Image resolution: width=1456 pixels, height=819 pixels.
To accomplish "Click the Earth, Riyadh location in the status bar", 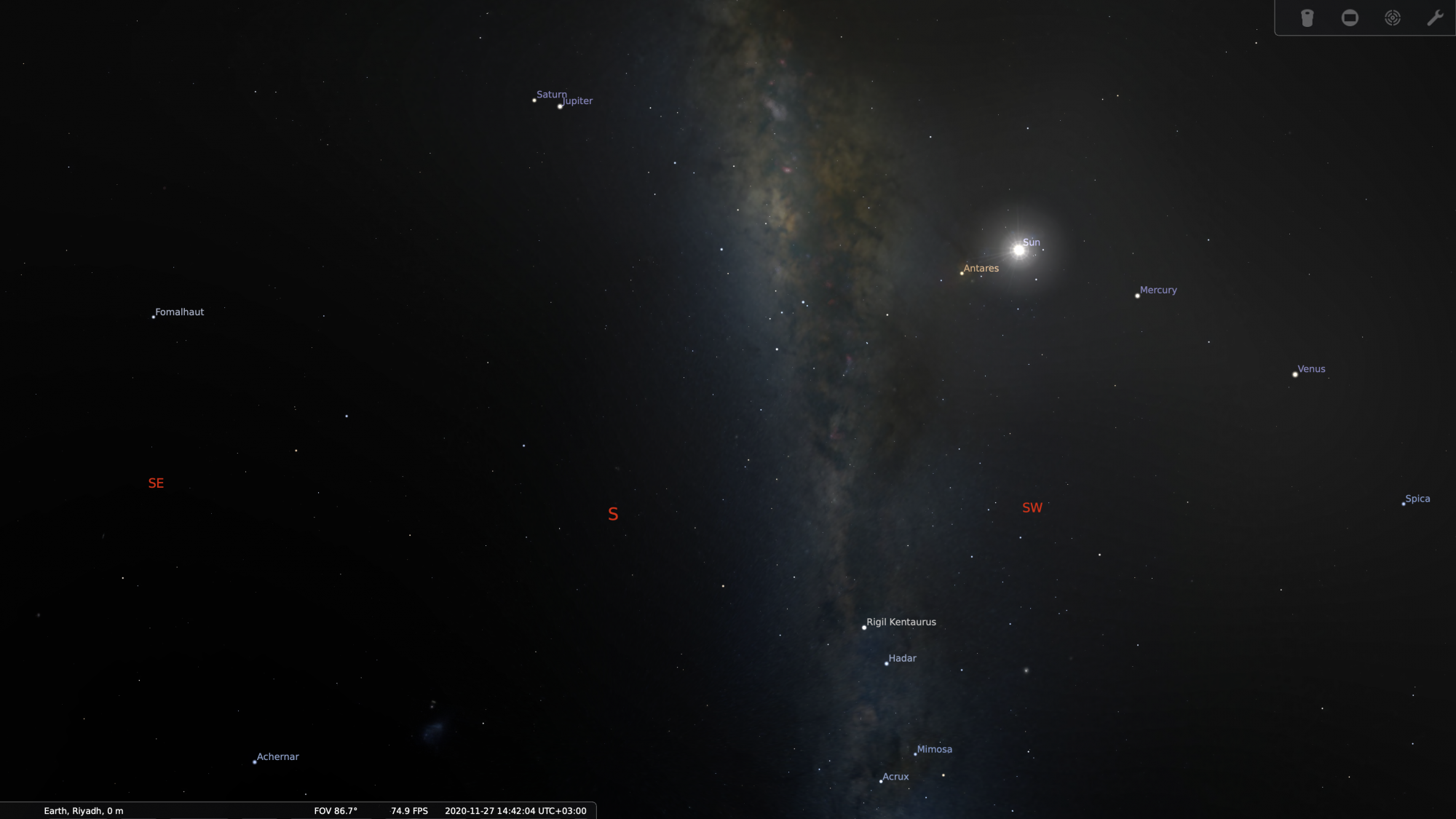I will [x=84, y=811].
